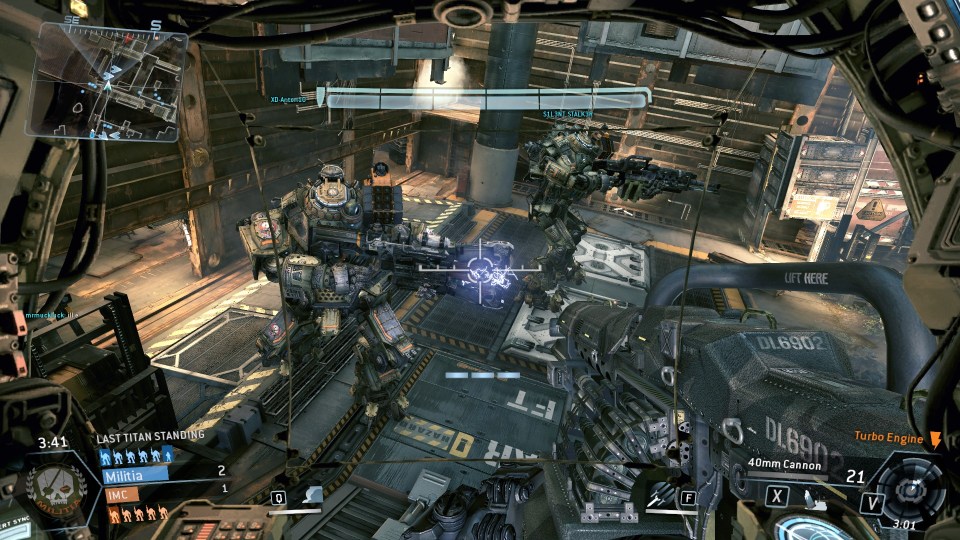
Task: Select the 40mm Cannon weapon label
Action: 784,465
